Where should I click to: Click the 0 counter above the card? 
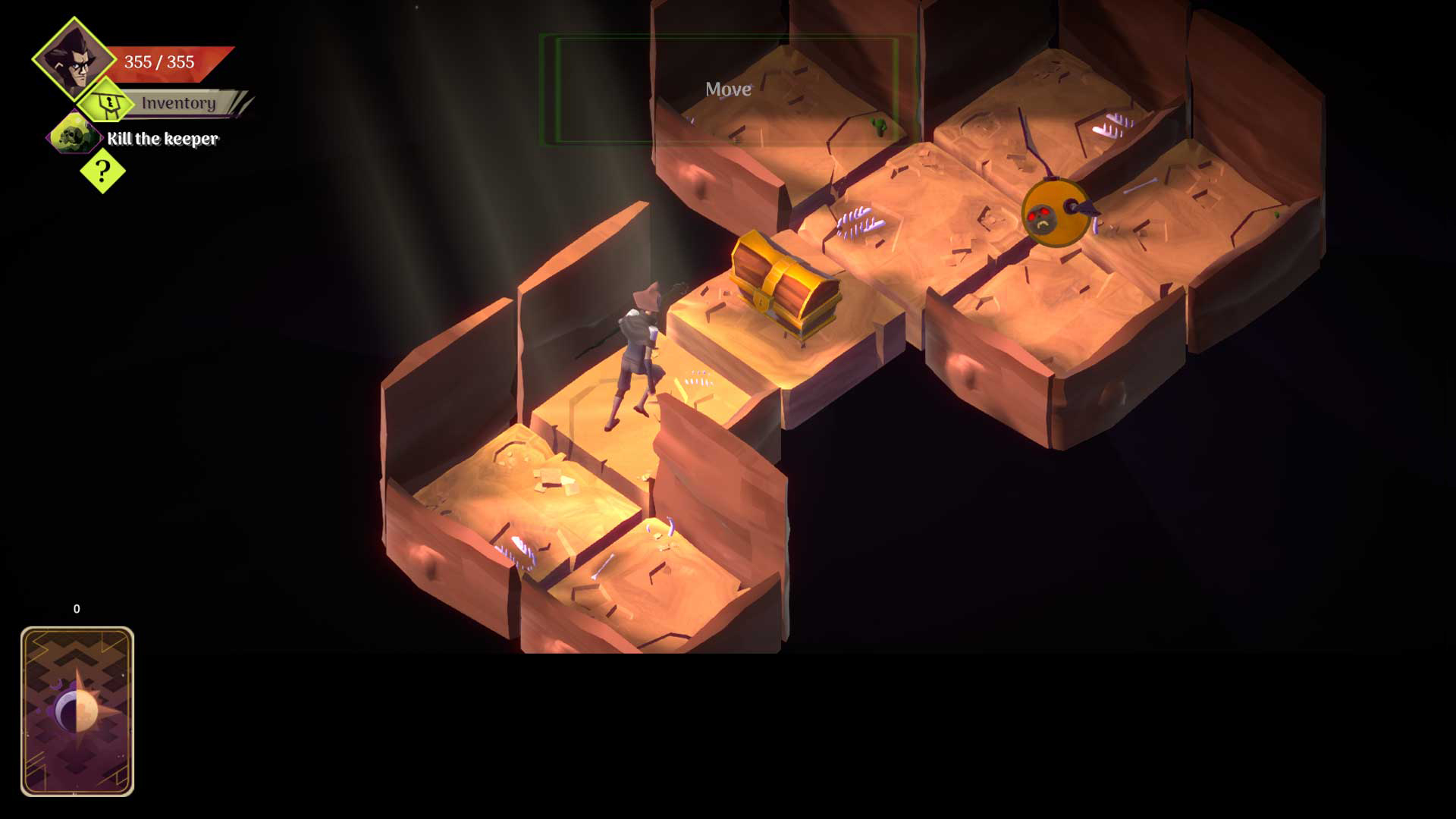[x=76, y=608]
